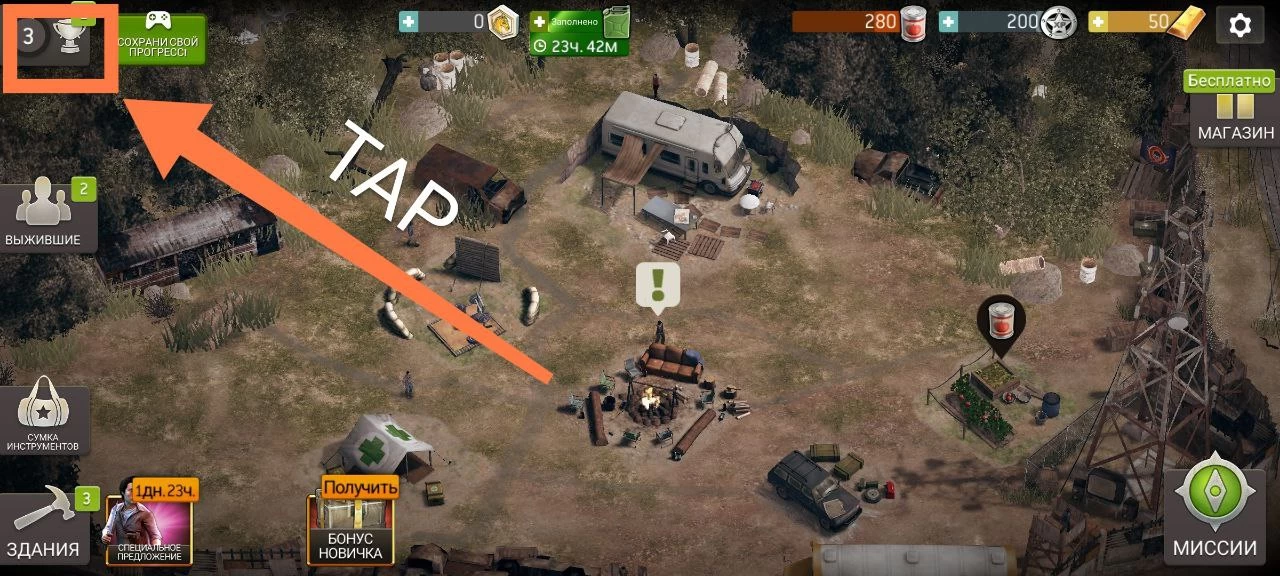This screenshot has width=1280, height=576.
Task: Tap the trophy level icon
Action: click(x=60, y=38)
